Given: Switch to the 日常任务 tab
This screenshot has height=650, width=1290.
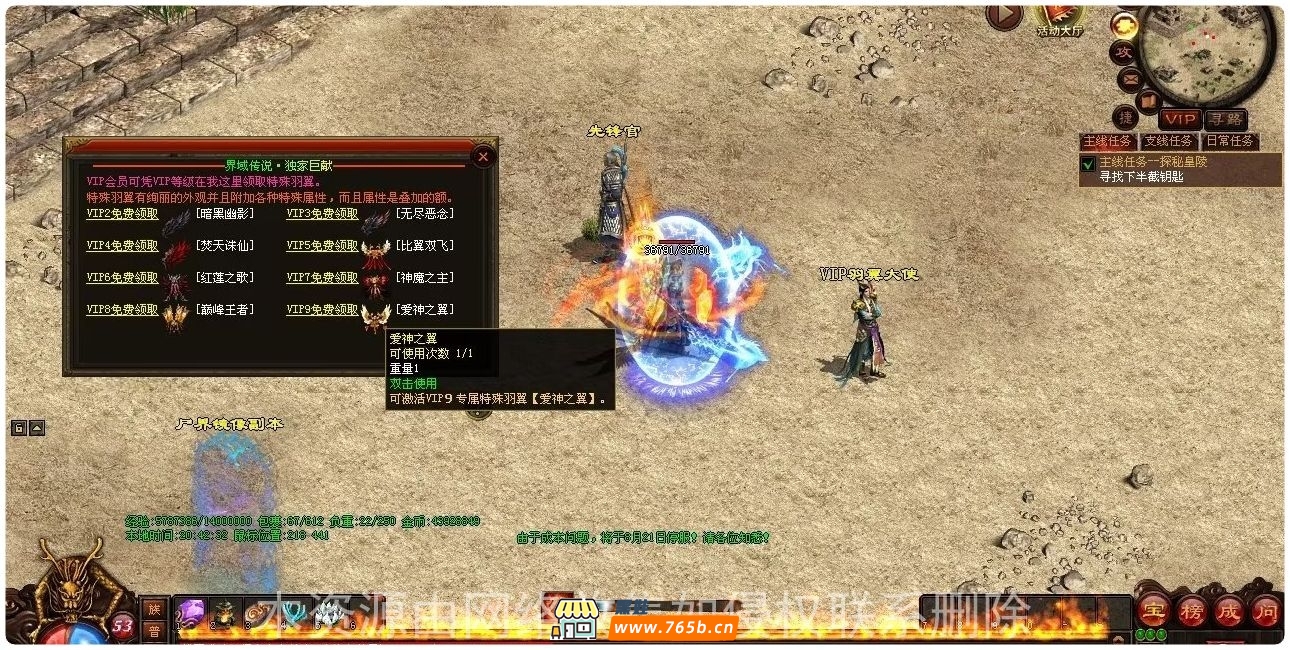Looking at the screenshot, I should pyautogui.click(x=1229, y=141).
